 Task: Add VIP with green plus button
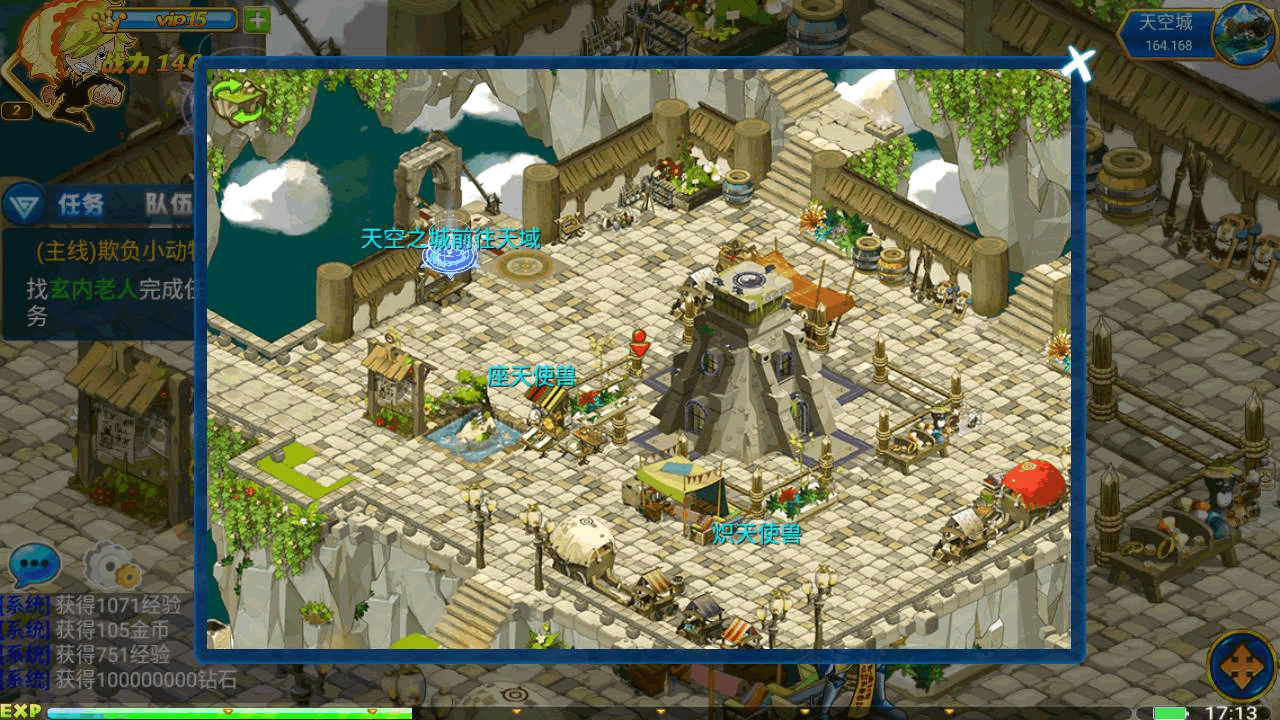coord(257,19)
